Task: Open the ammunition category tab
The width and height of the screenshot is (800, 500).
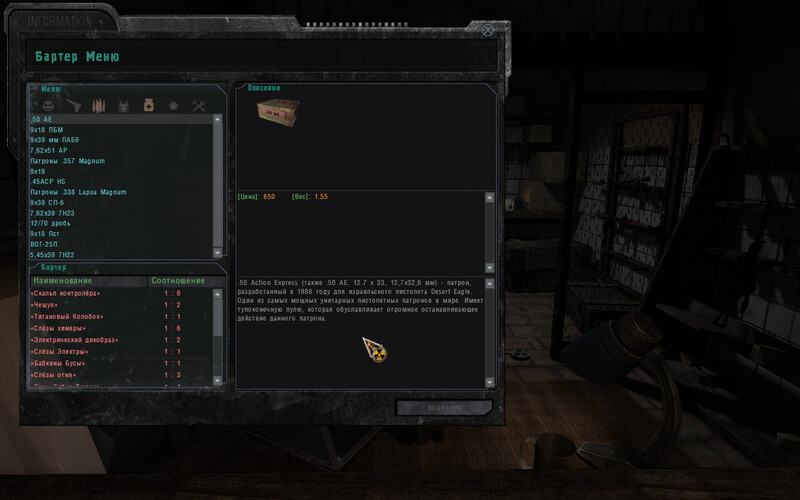Action: tap(99, 105)
